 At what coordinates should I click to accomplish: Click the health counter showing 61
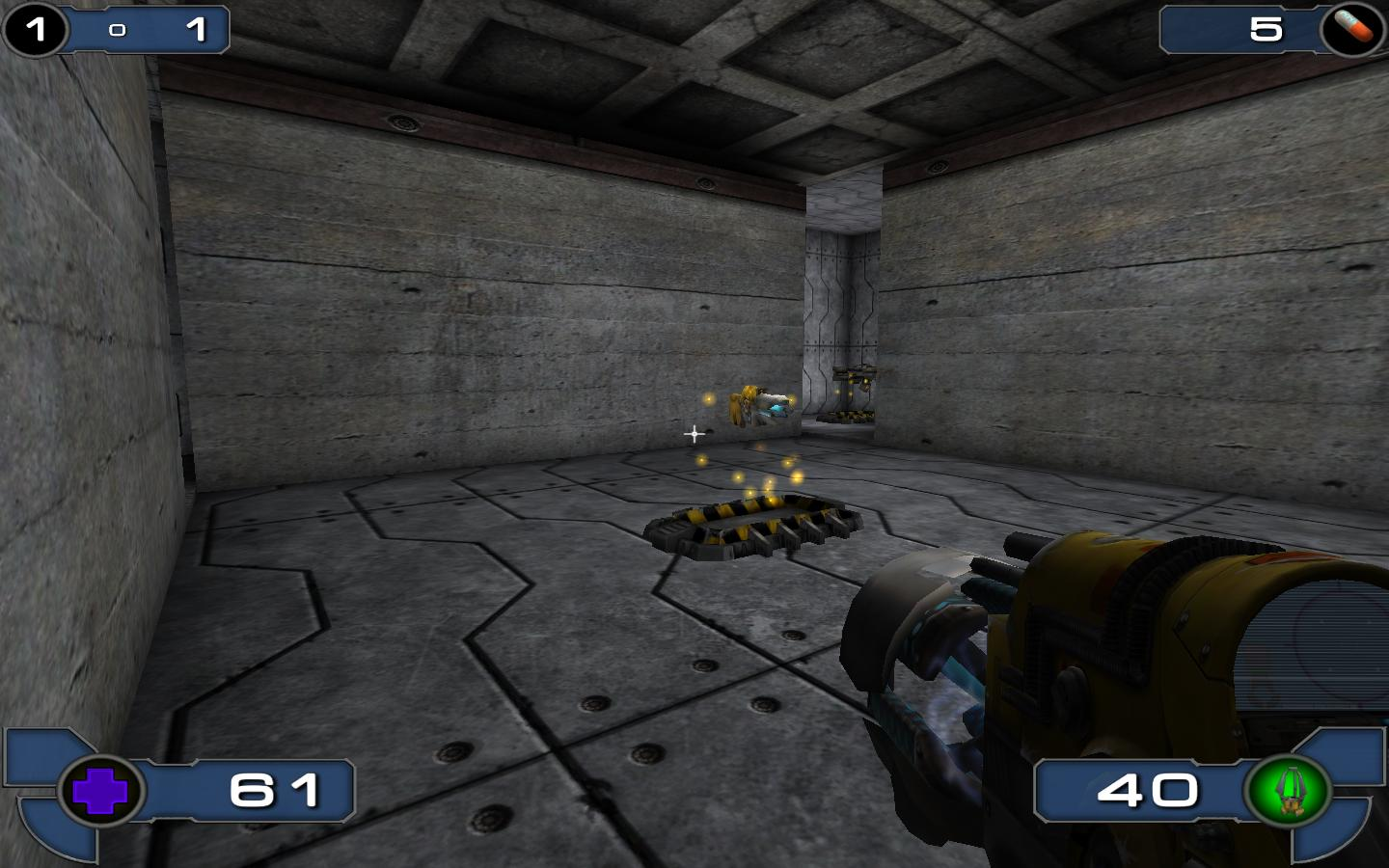point(272,791)
